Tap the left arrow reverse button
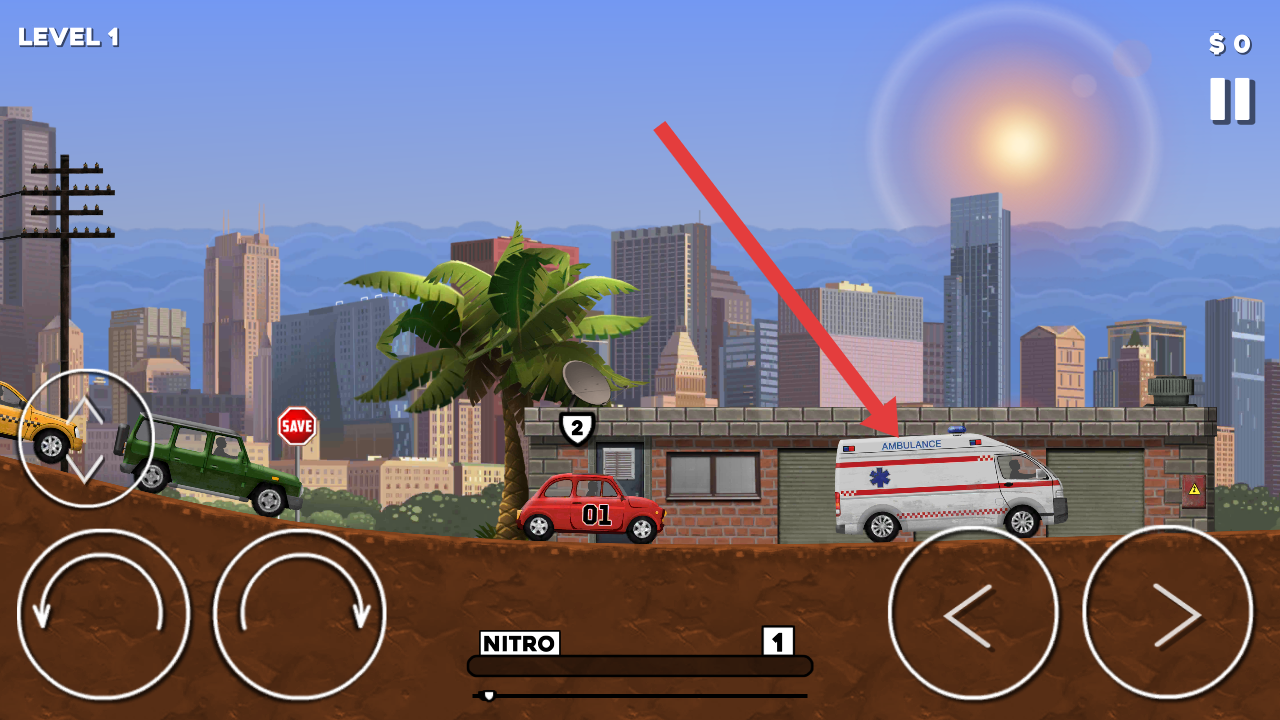 (x=973, y=613)
